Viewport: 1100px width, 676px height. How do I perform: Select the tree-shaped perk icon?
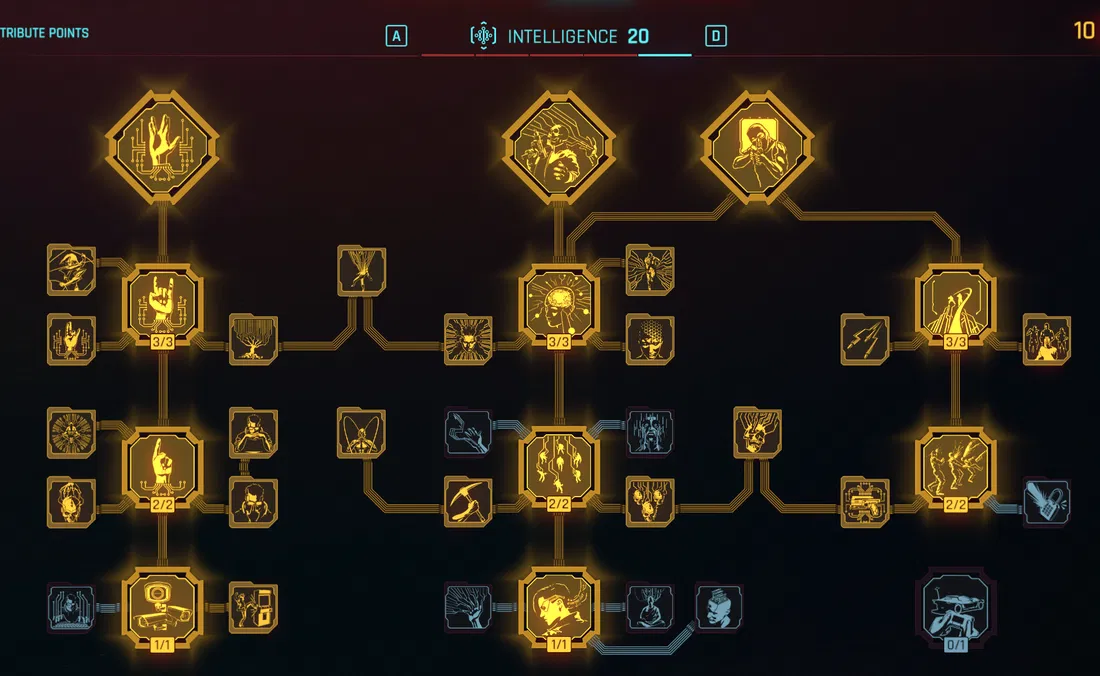tap(253, 339)
